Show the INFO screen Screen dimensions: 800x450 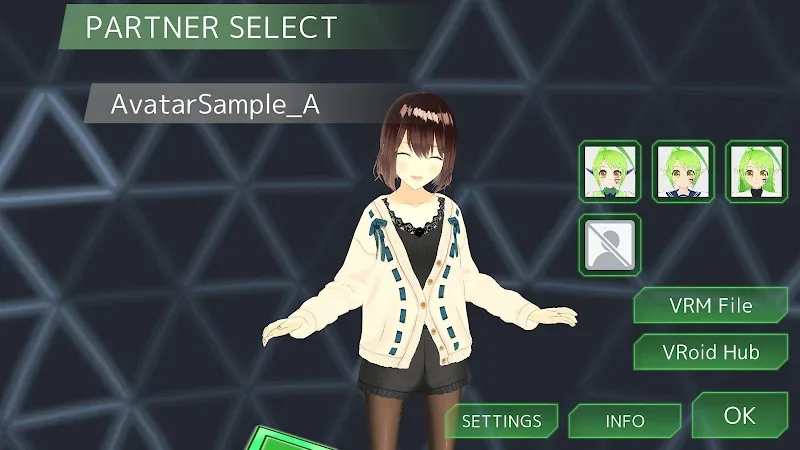625,421
